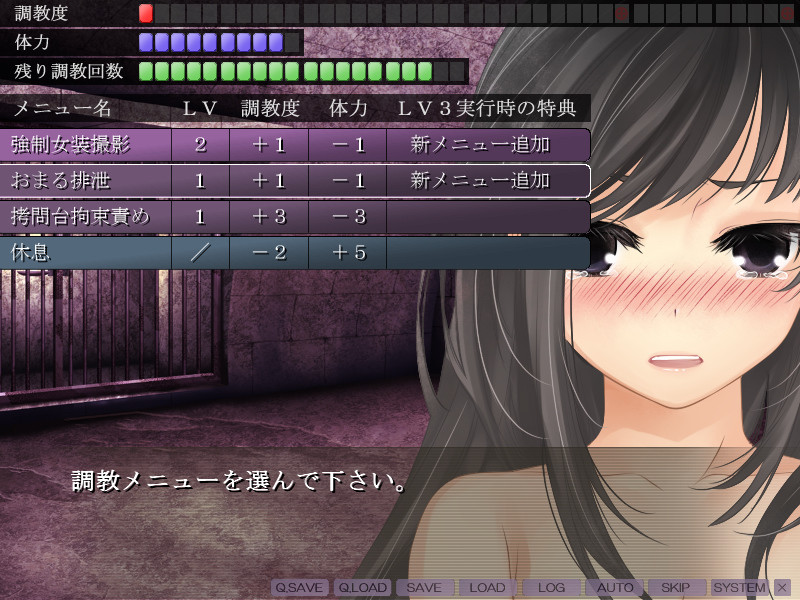The height and width of the screenshot is (600, 800).
Task: Show the message LOG
Action: [551, 588]
